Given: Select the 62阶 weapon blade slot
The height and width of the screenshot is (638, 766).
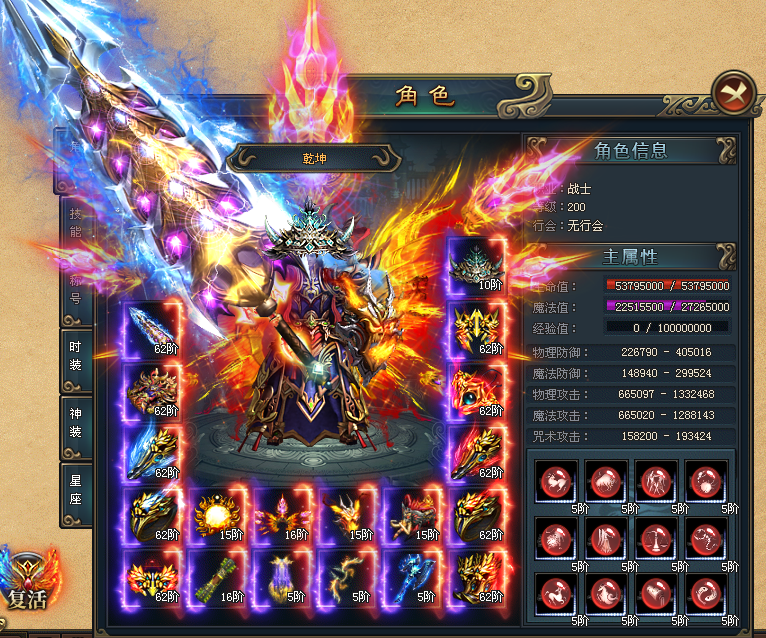Looking at the screenshot, I should point(153,330).
